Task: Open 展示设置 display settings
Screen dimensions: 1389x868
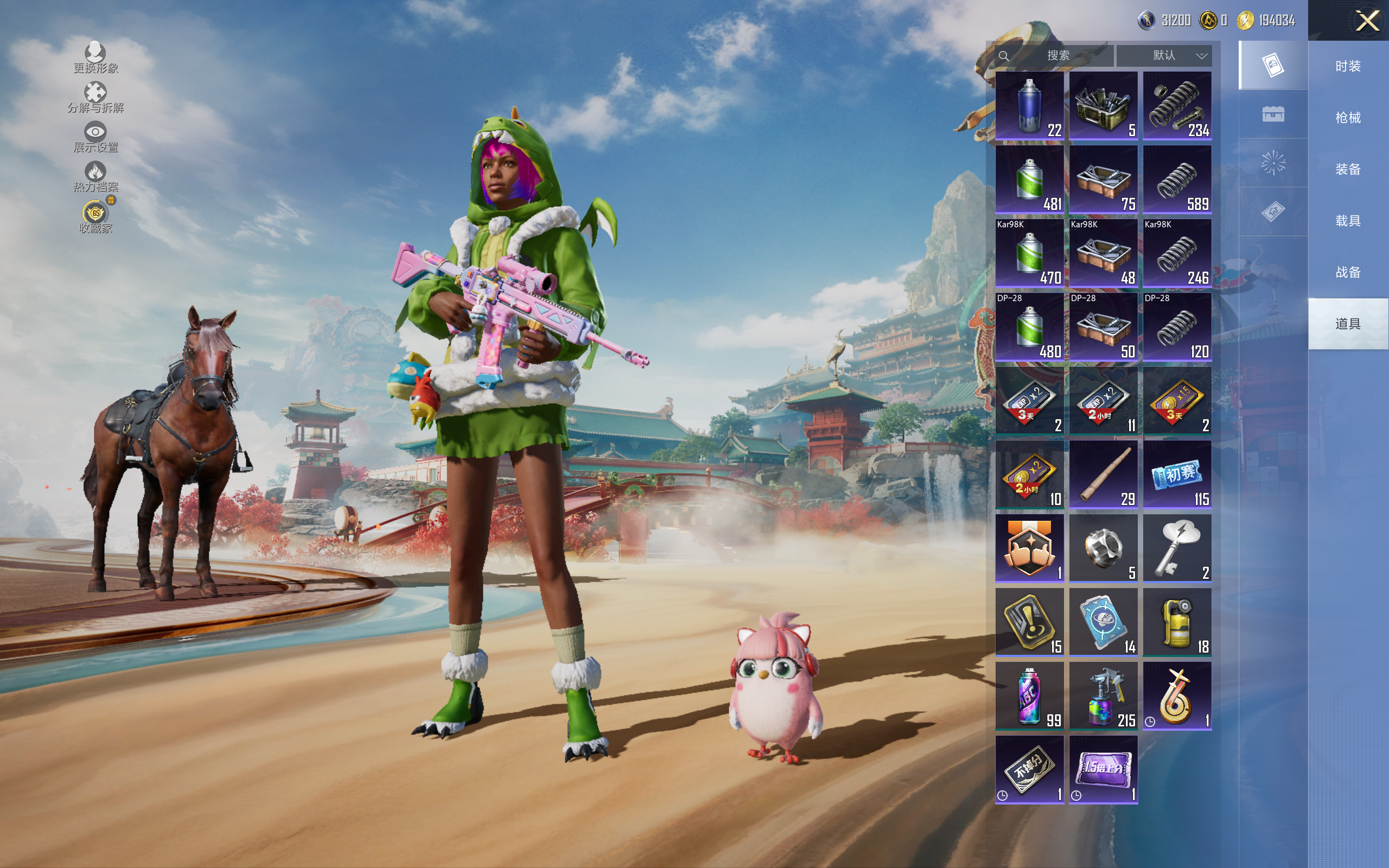Action: [95, 137]
